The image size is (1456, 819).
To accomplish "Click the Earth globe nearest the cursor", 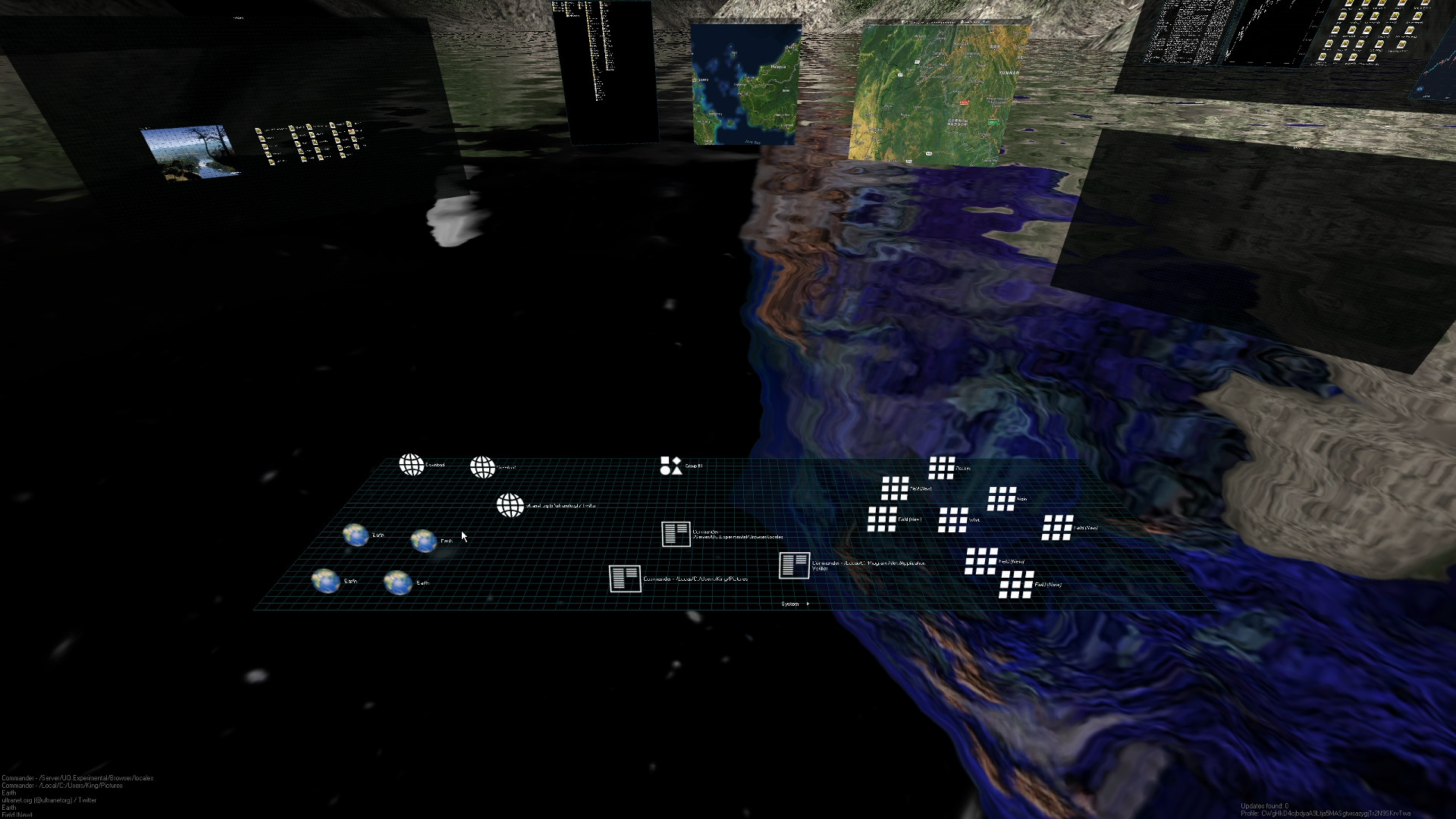I will (425, 540).
